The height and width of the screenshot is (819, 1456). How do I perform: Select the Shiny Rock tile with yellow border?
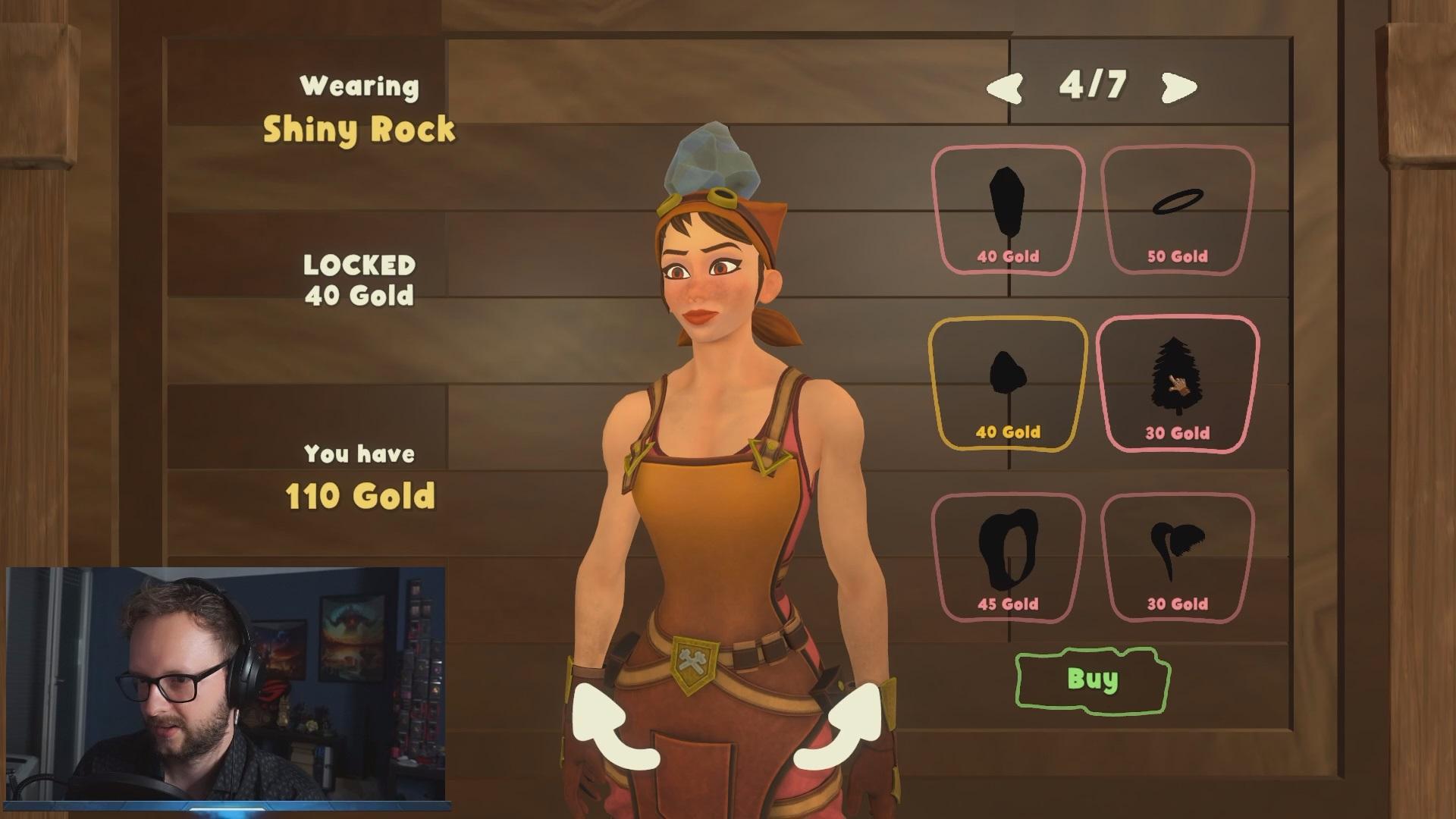click(x=1008, y=383)
